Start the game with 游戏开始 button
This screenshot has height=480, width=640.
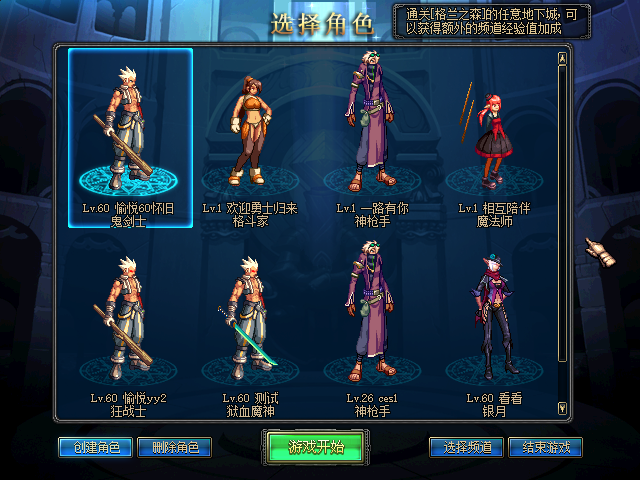(x=317, y=447)
